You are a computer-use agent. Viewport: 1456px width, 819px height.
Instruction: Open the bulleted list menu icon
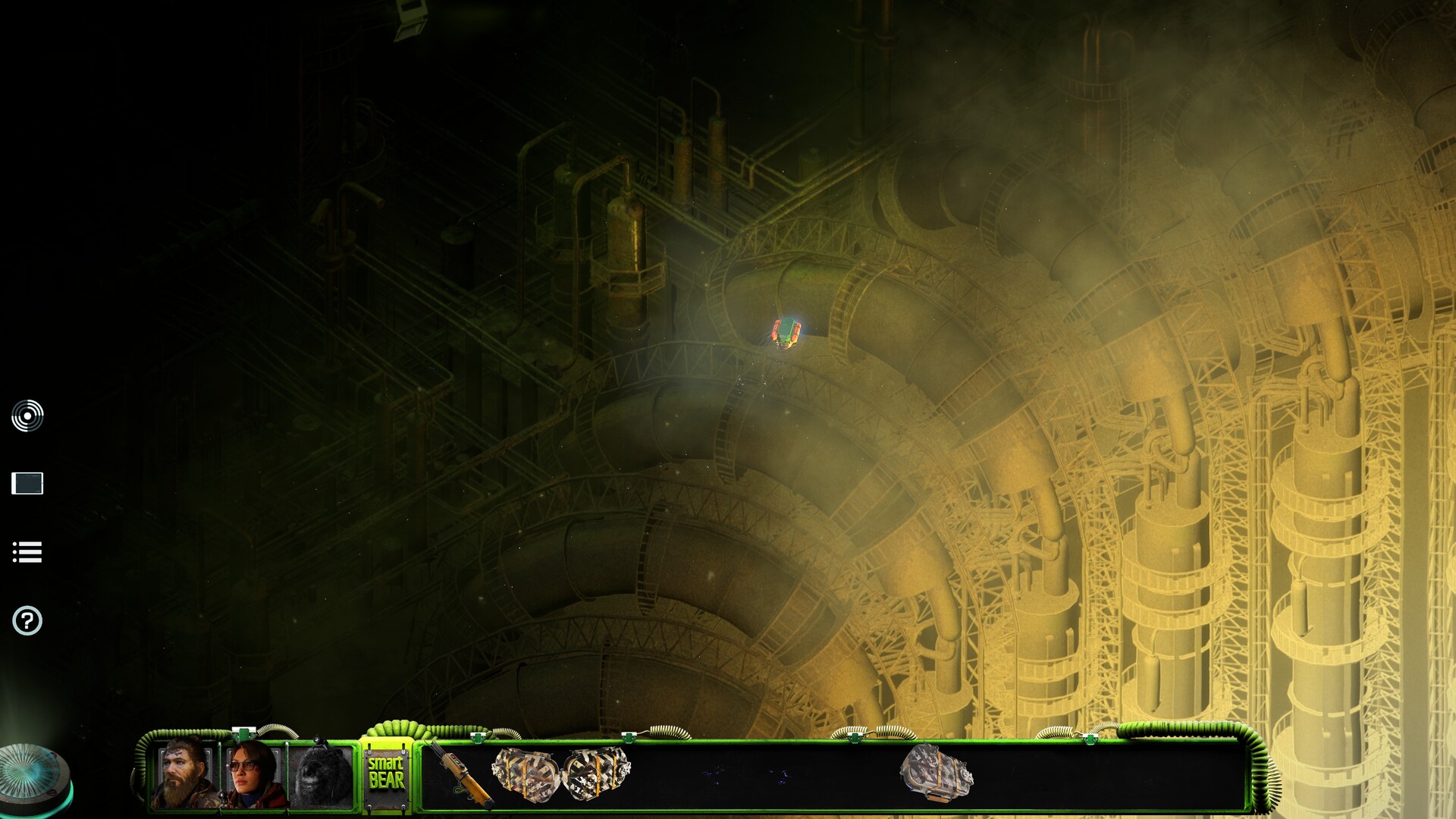click(27, 552)
